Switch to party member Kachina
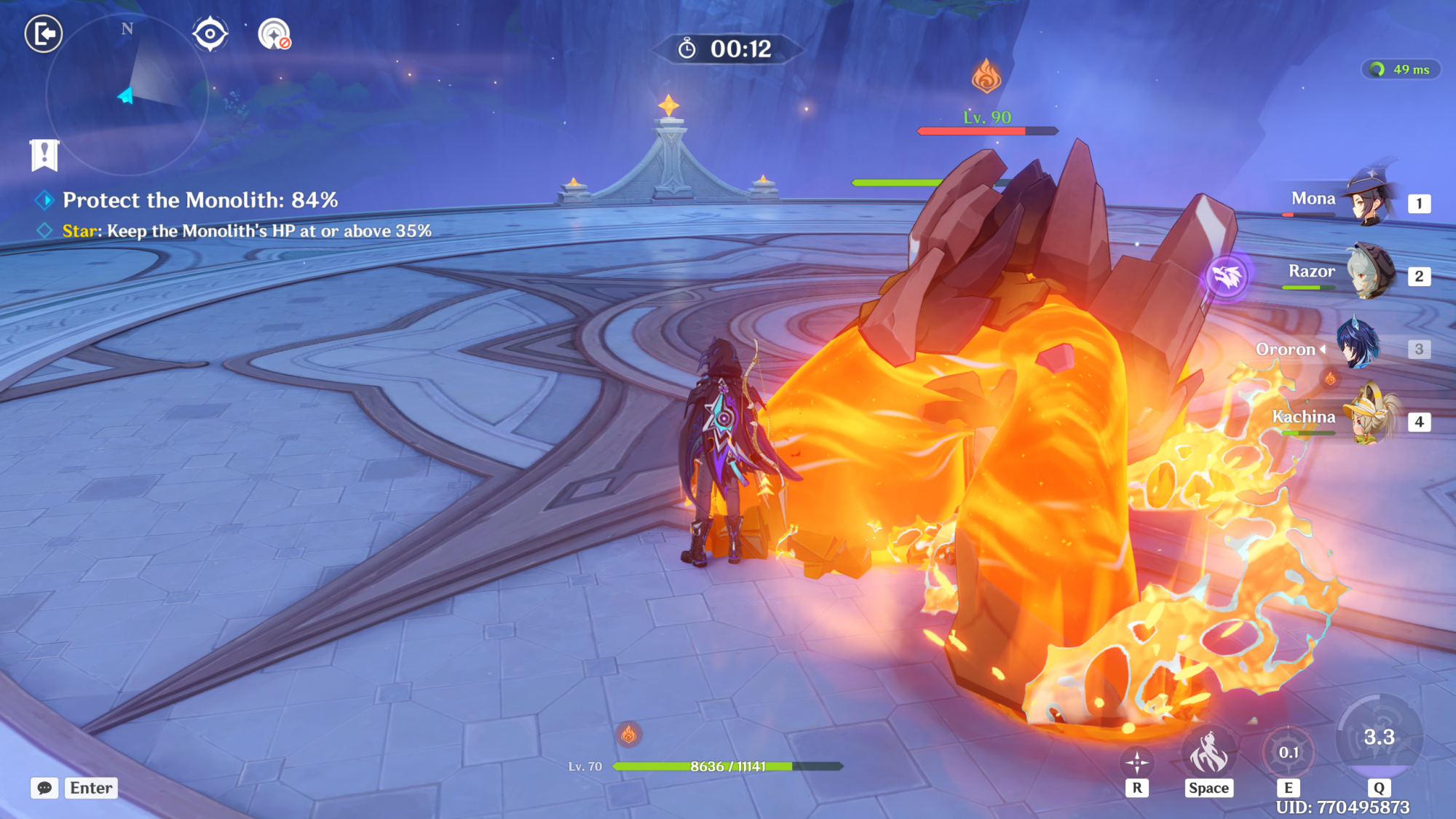The image size is (1456, 819). (1370, 419)
